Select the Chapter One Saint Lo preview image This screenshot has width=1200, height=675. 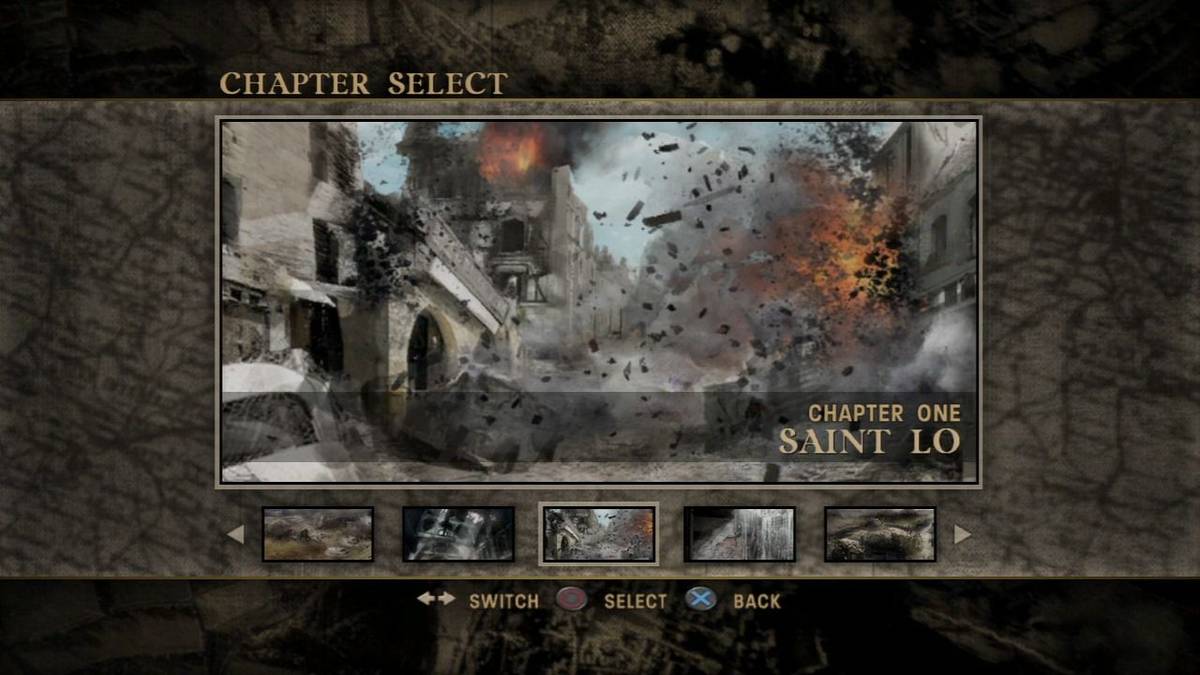tap(598, 301)
